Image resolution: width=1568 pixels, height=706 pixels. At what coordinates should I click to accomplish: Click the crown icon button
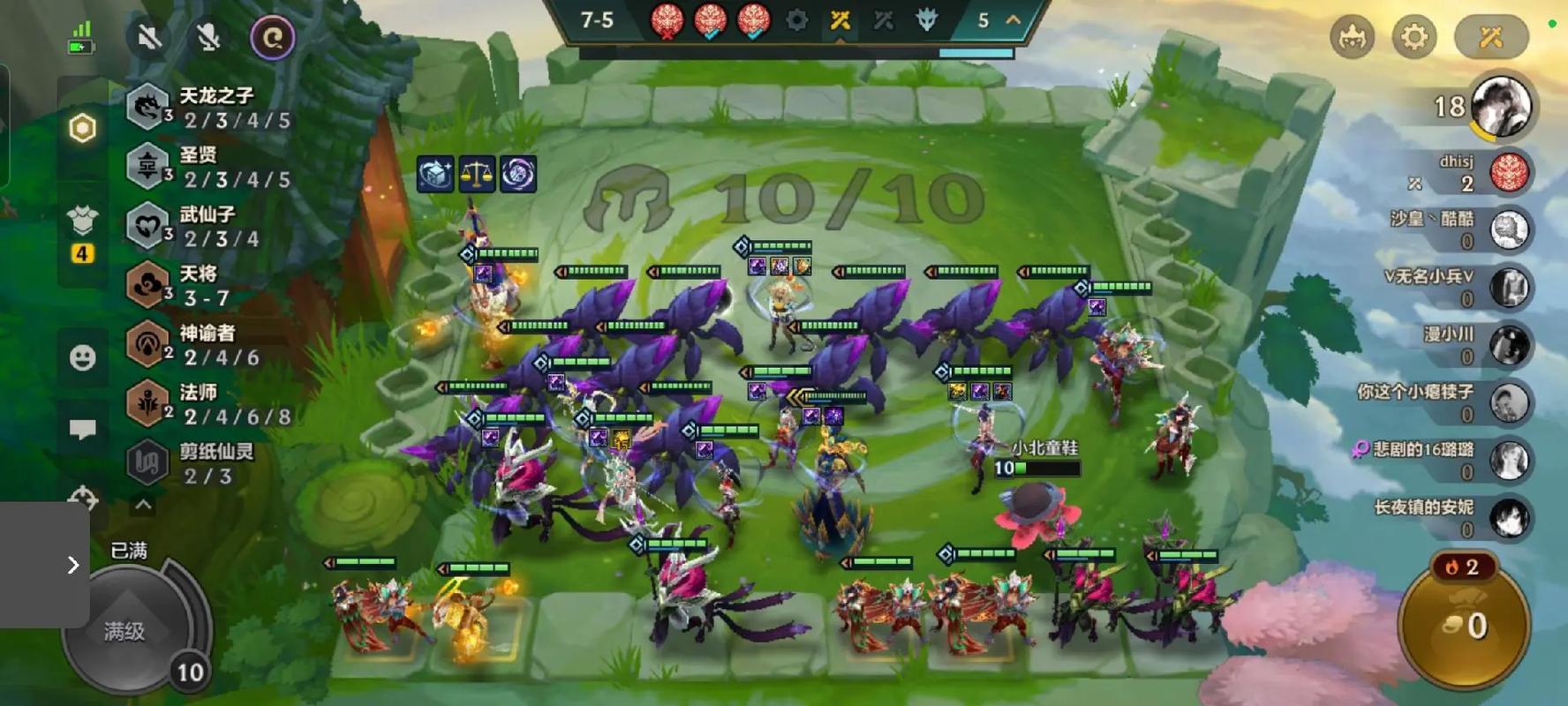(1352, 37)
